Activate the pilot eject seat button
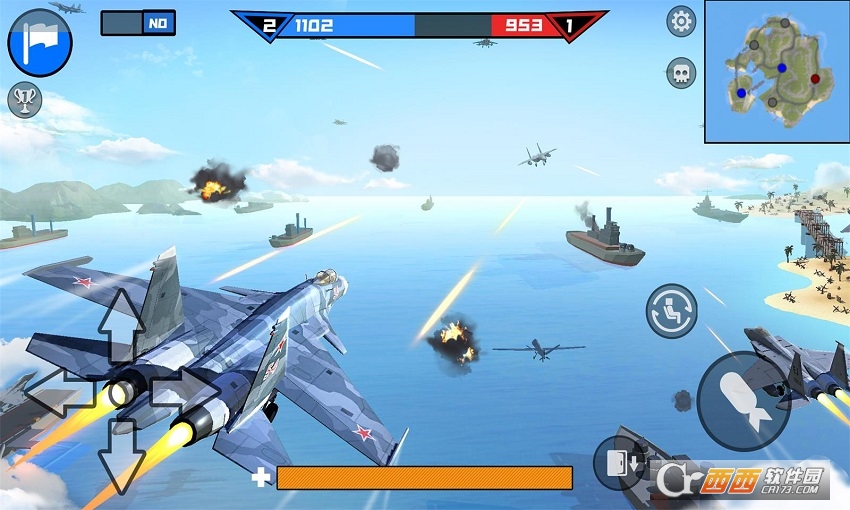This screenshot has height=510, width=850. [x=671, y=309]
